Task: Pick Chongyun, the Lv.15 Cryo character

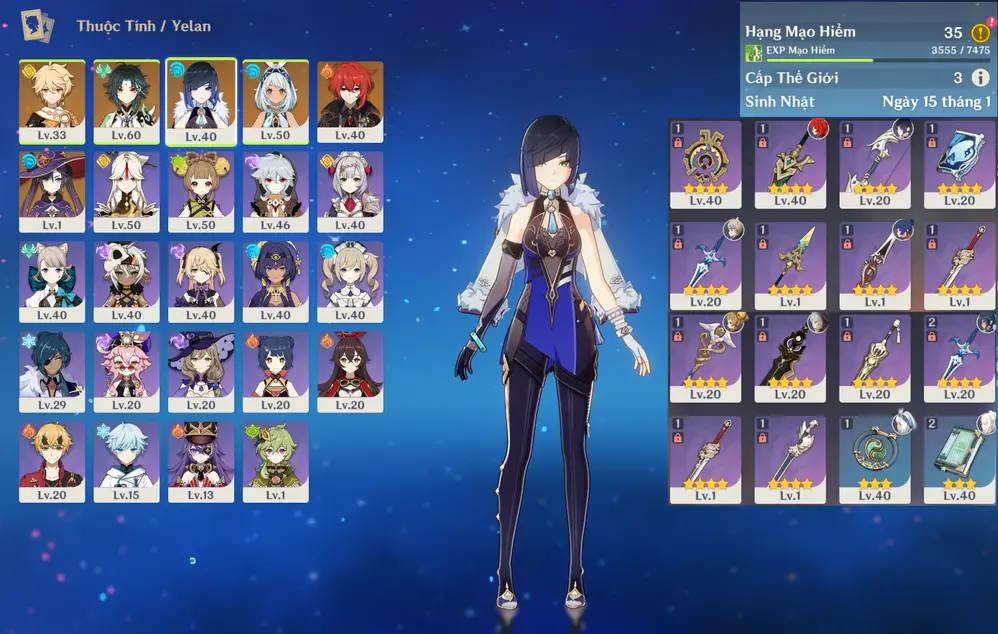Action: click(127, 461)
